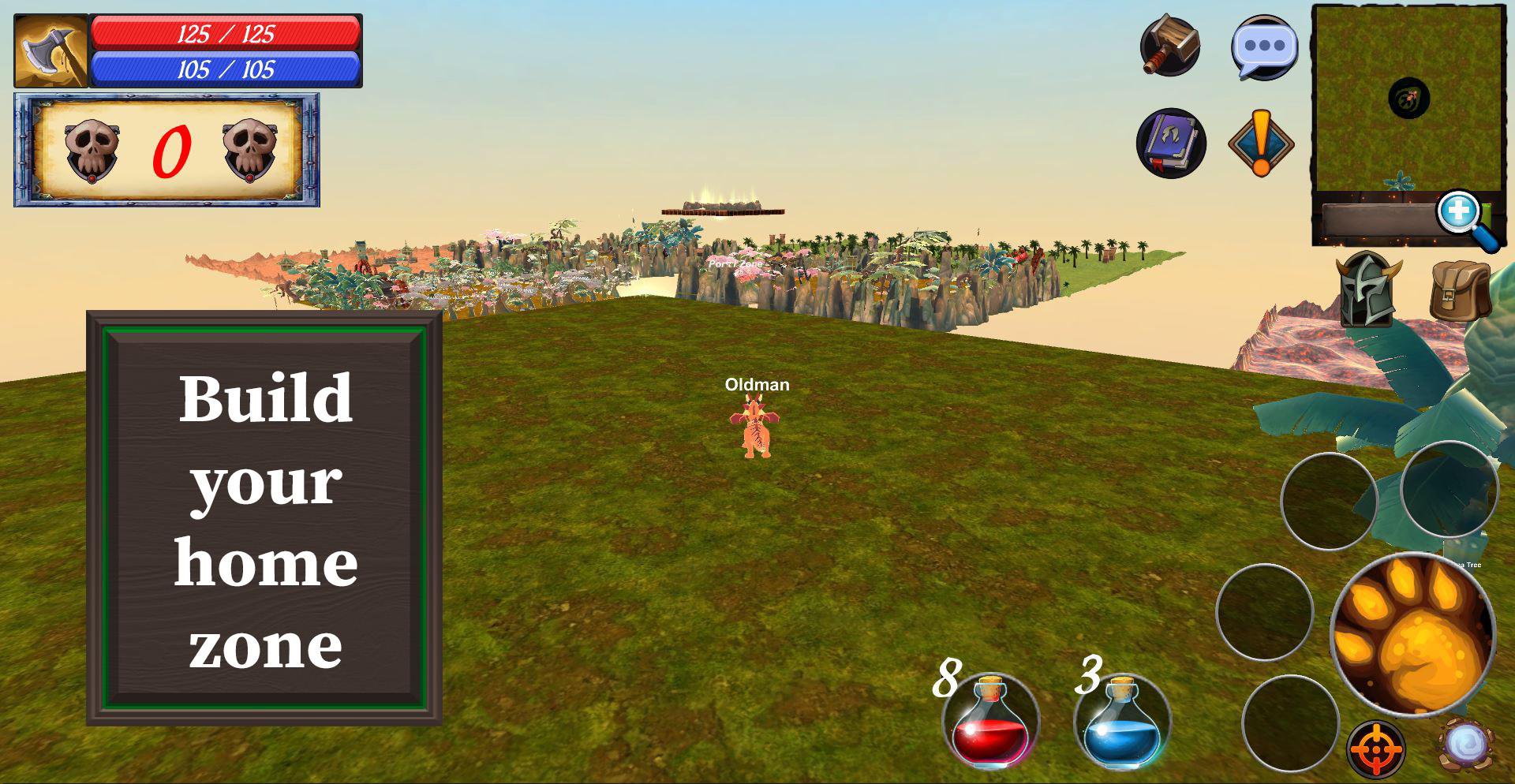Open the chat bubble window
This screenshot has height=784, width=1515.
click(1263, 49)
